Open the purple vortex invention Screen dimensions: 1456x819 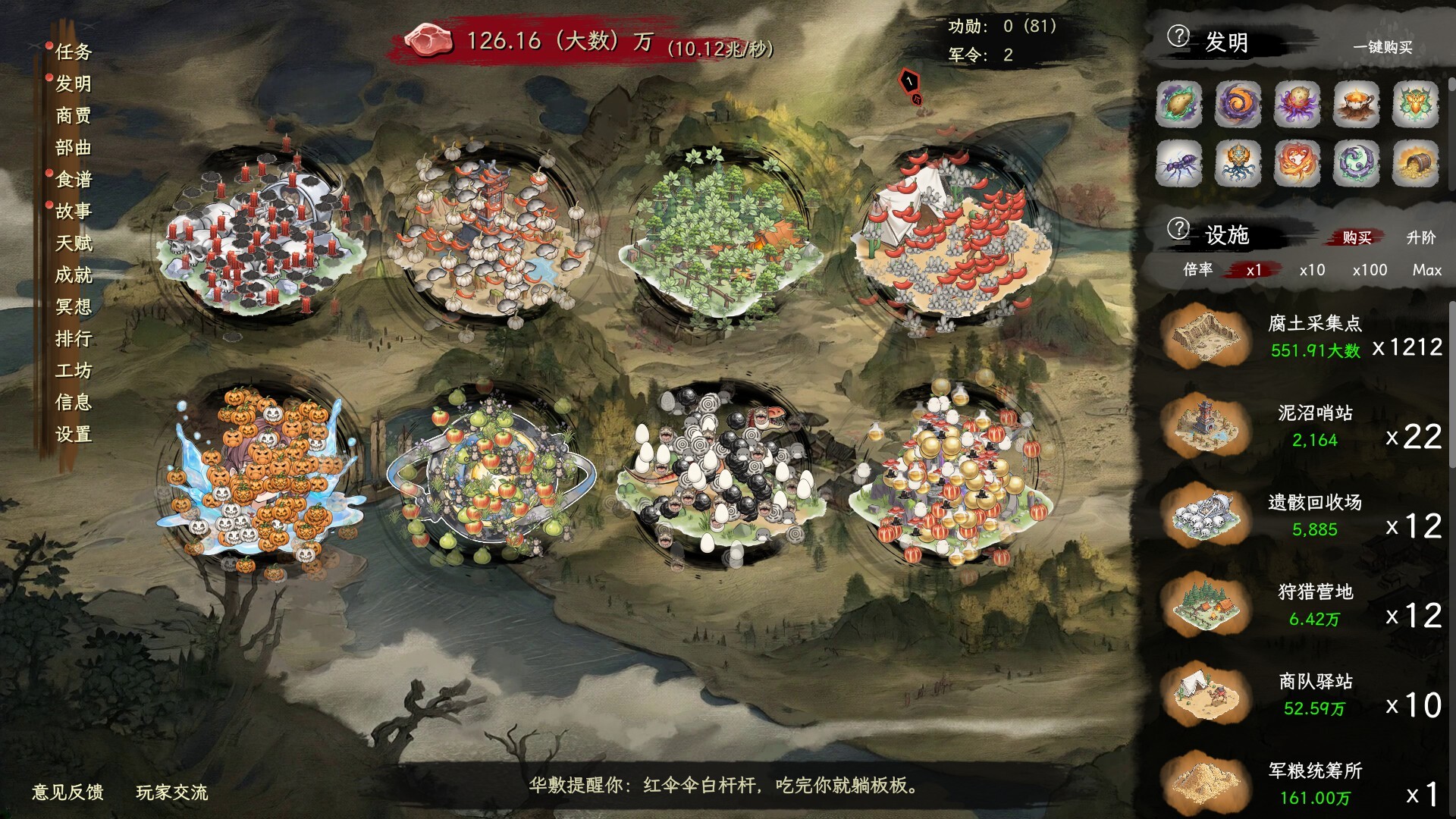point(1238,105)
